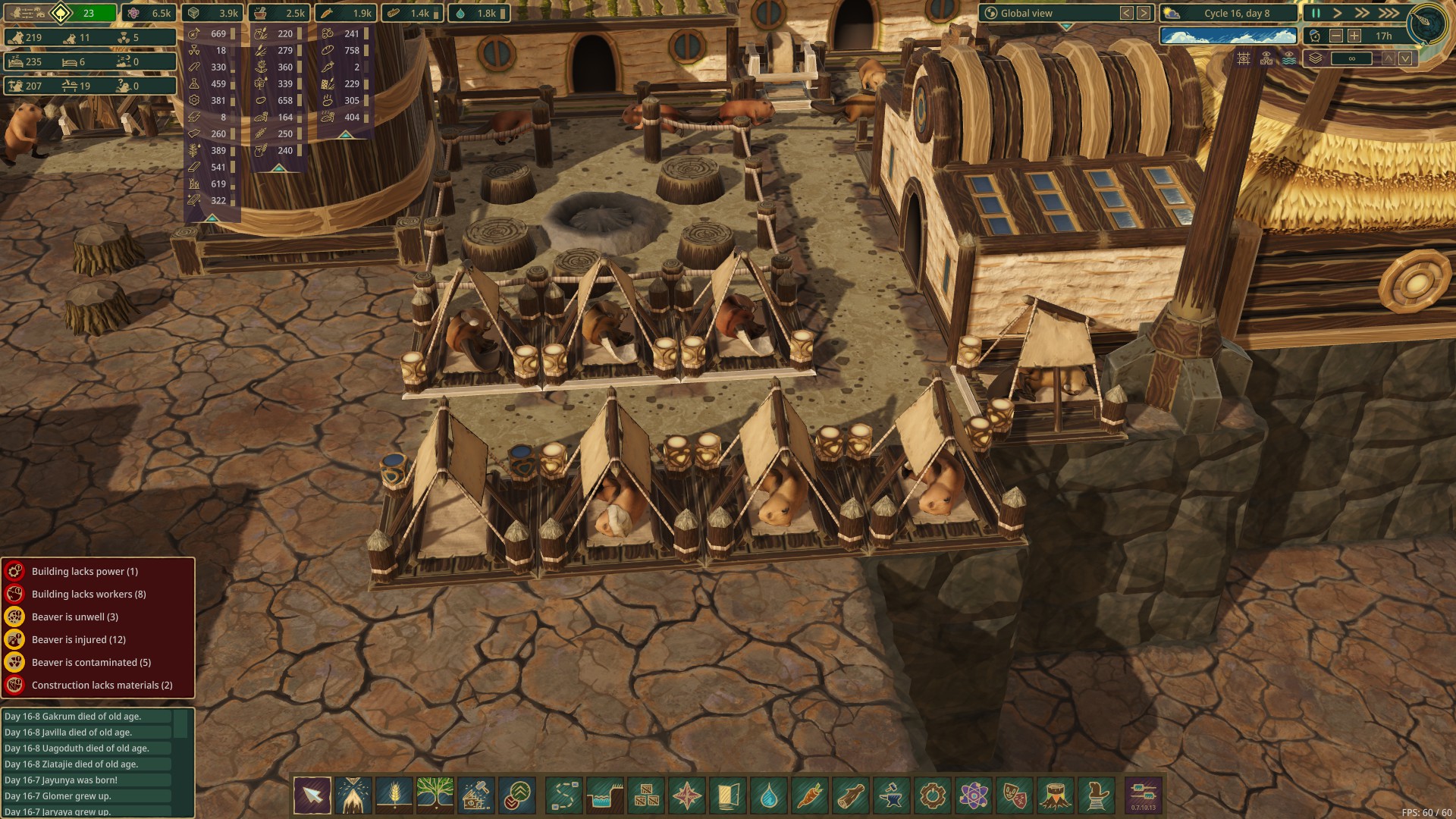Switch to the next district view
The width and height of the screenshot is (1456, 819).
coord(1144,13)
